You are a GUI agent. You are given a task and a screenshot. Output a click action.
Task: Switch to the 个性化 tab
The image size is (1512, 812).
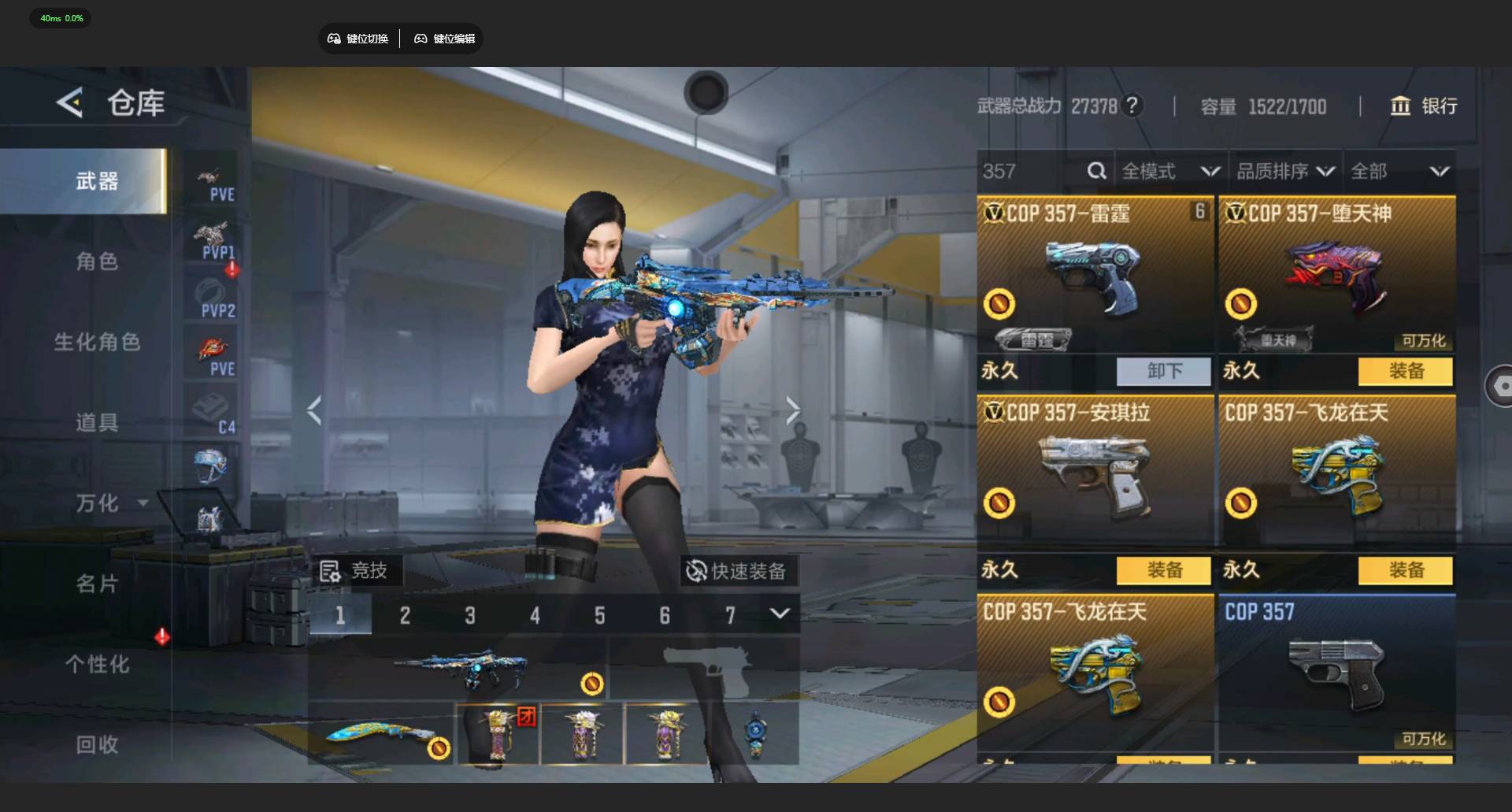click(x=97, y=664)
